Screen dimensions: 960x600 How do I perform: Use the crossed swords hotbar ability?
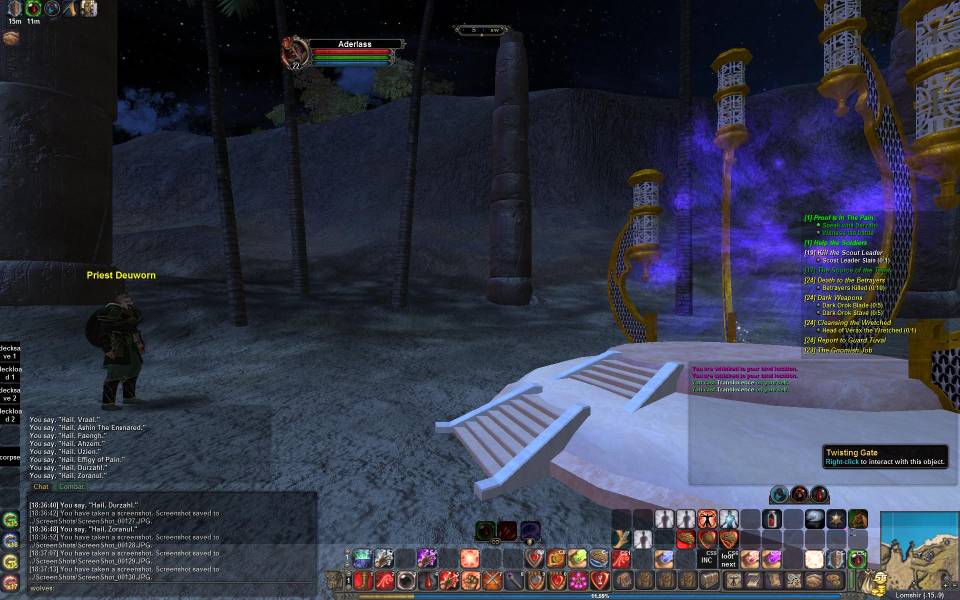(492, 580)
